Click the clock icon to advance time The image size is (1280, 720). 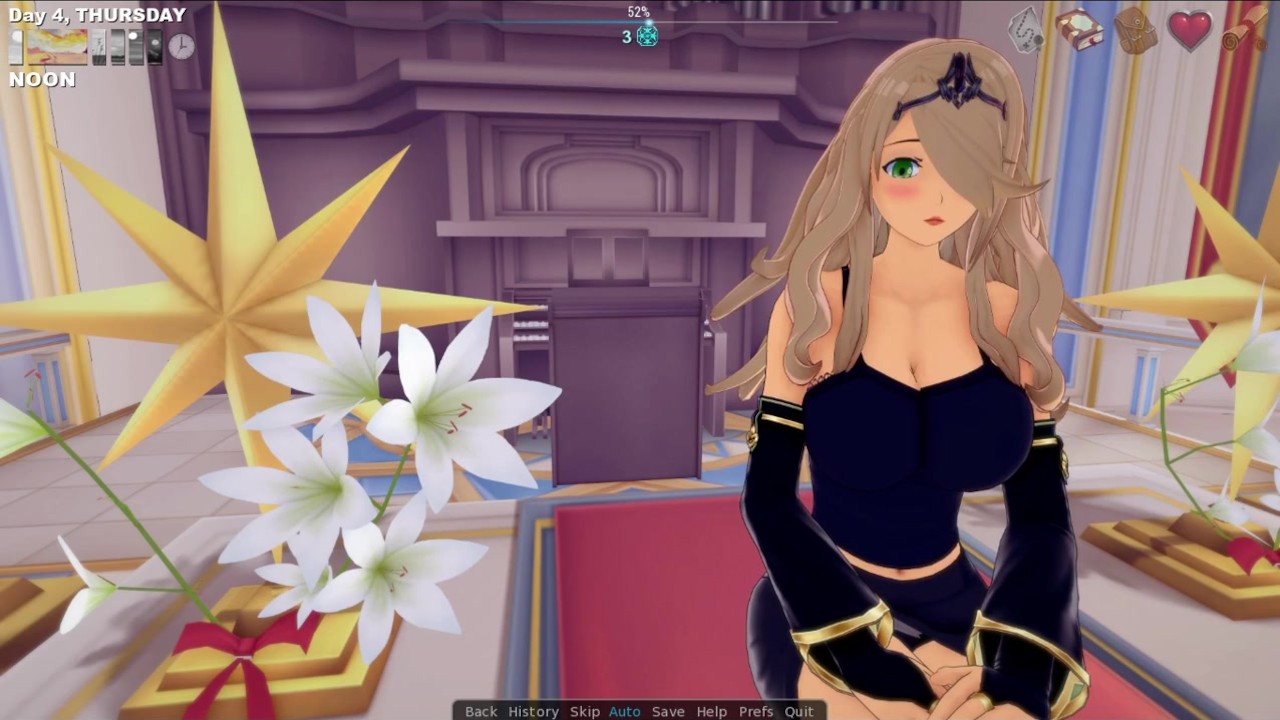pos(181,46)
